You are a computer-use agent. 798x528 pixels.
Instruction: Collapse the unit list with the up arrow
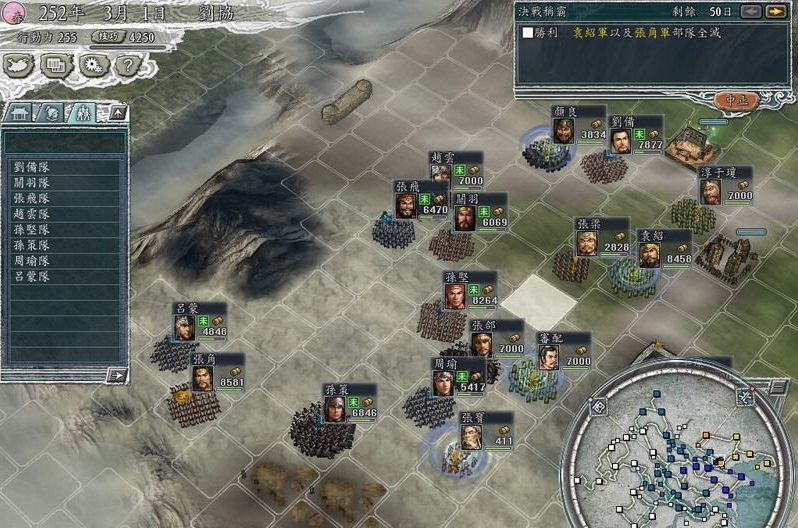[117, 113]
